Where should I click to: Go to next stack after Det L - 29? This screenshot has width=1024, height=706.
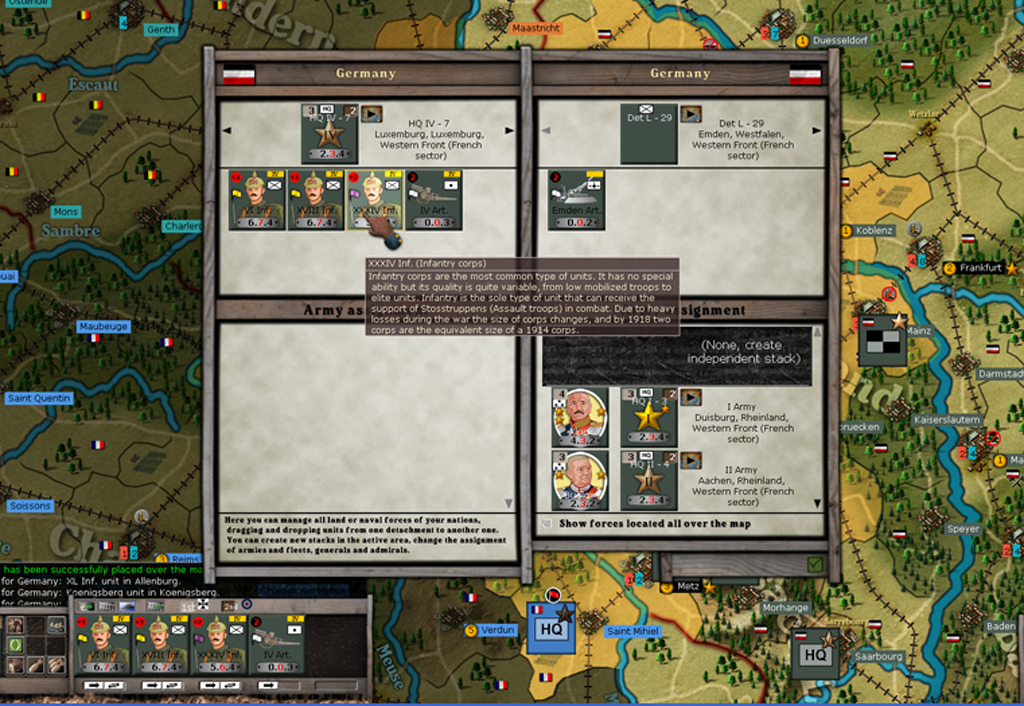817,131
